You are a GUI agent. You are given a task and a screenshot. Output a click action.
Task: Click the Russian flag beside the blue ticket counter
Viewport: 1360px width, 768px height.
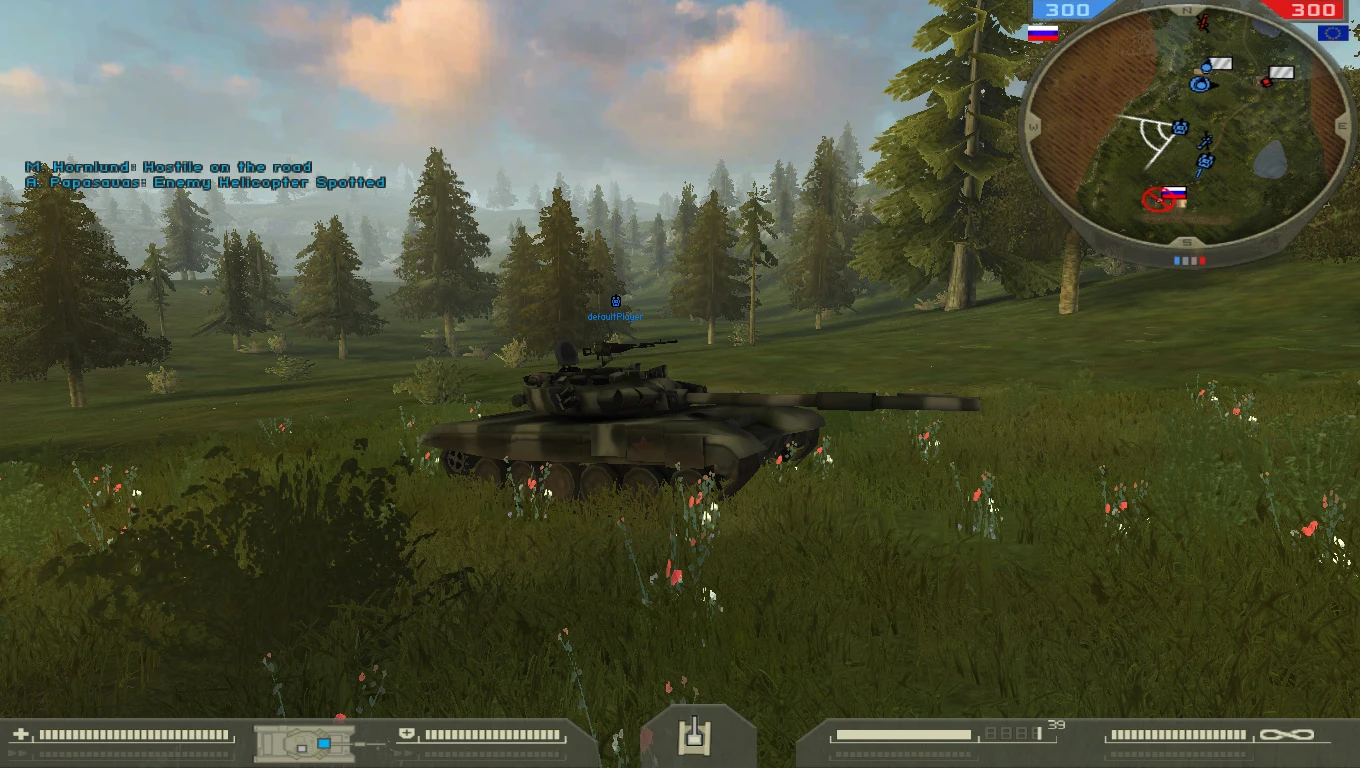click(1045, 33)
